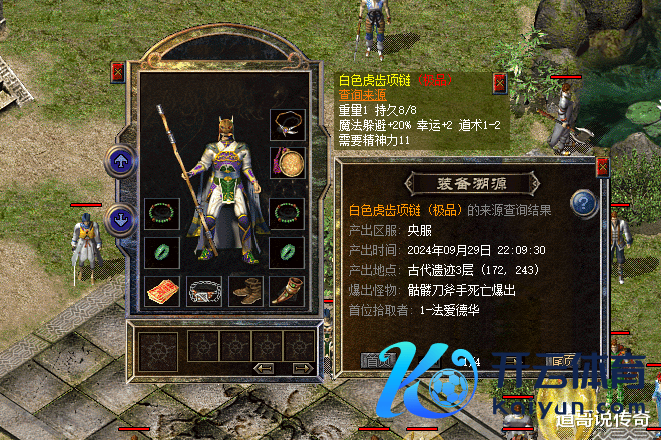Click the blue question mark help button
Image resolution: width=661 pixels, height=440 pixels.
[583, 204]
